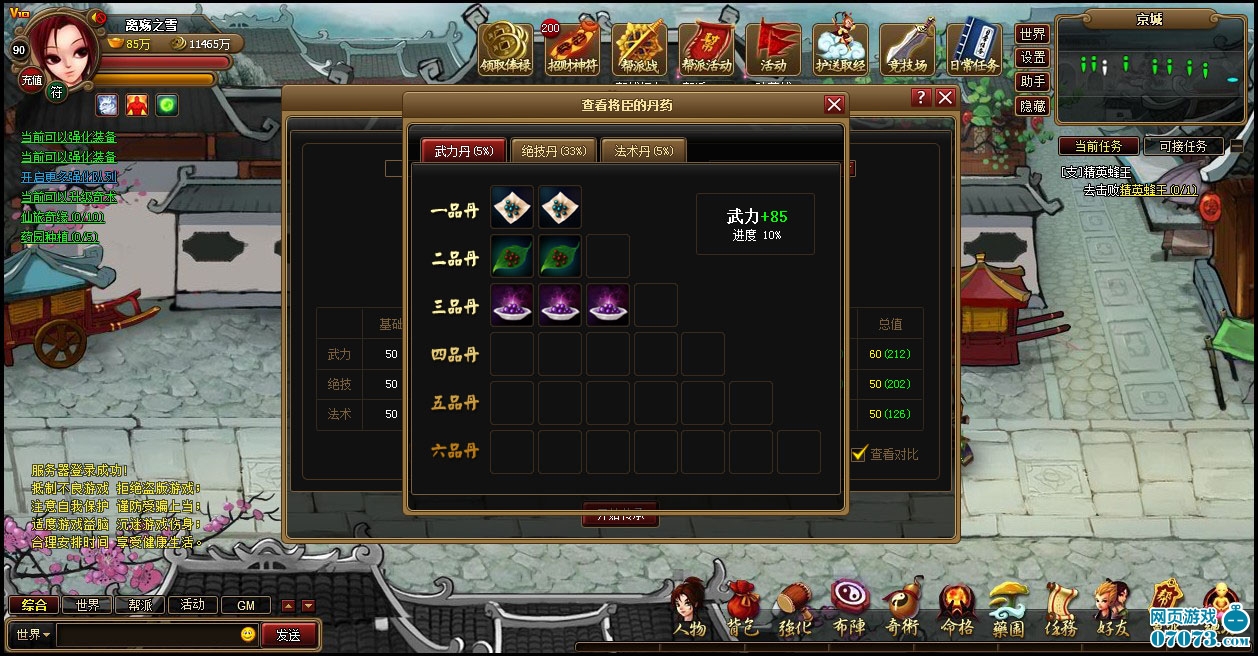Open the 领取俸禄 salary icon
The width and height of the screenshot is (1258, 656).
click(505, 49)
